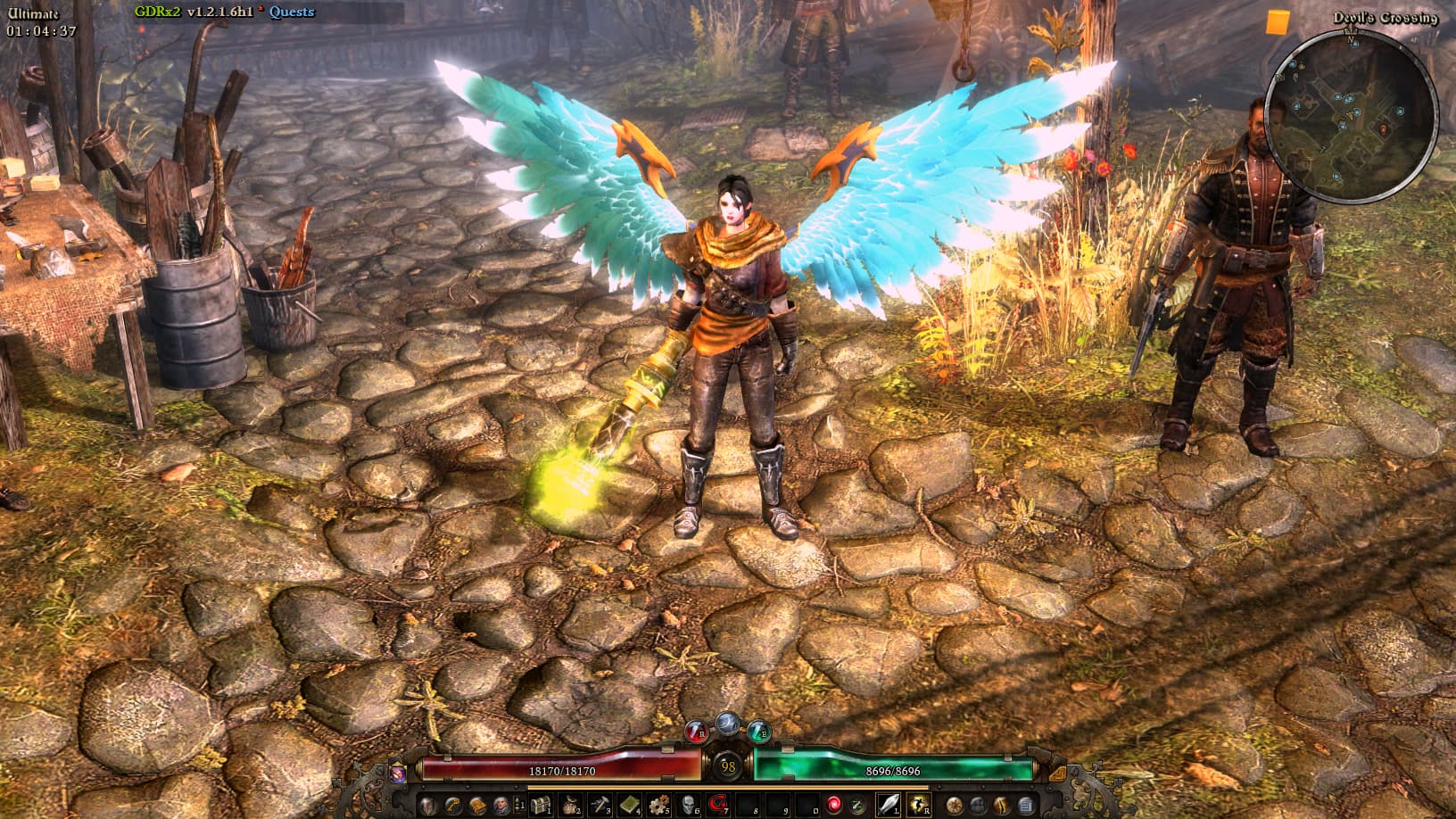Activate the skull skill in hotbar slot 6
The image size is (1456, 819).
688,805
